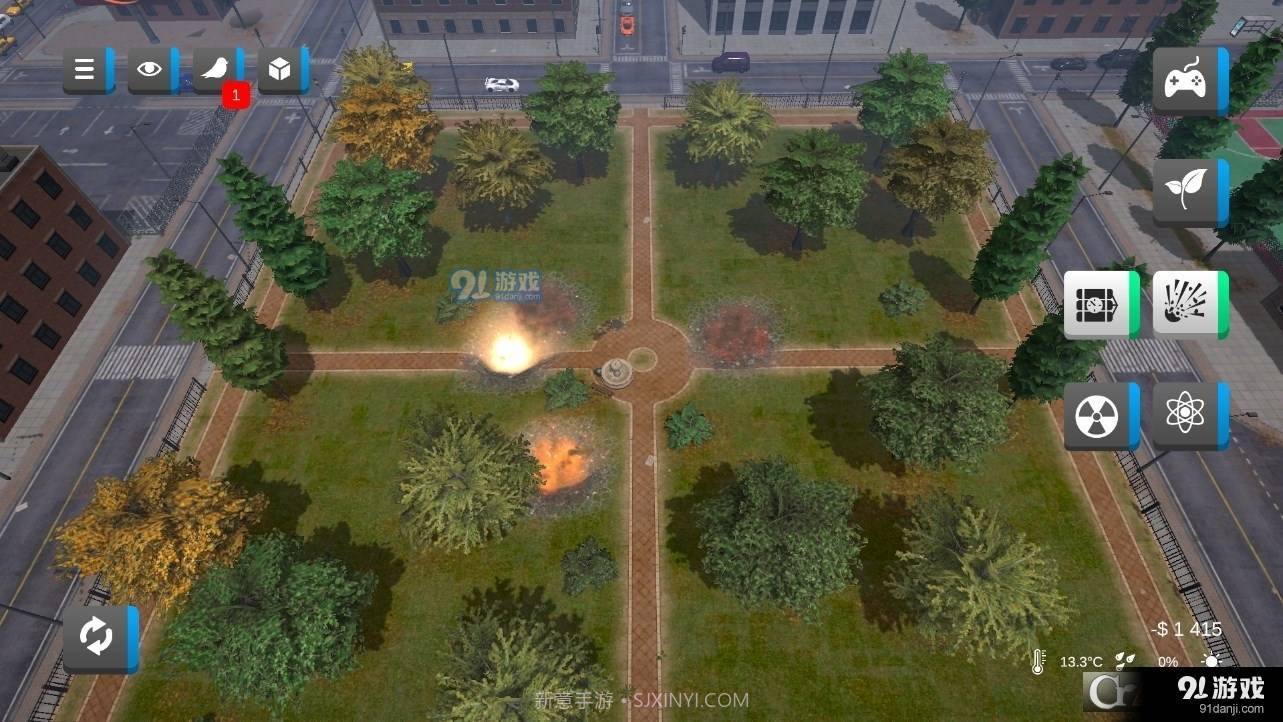
Task: Click the red notification badge showing 1
Action: click(235, 95)
